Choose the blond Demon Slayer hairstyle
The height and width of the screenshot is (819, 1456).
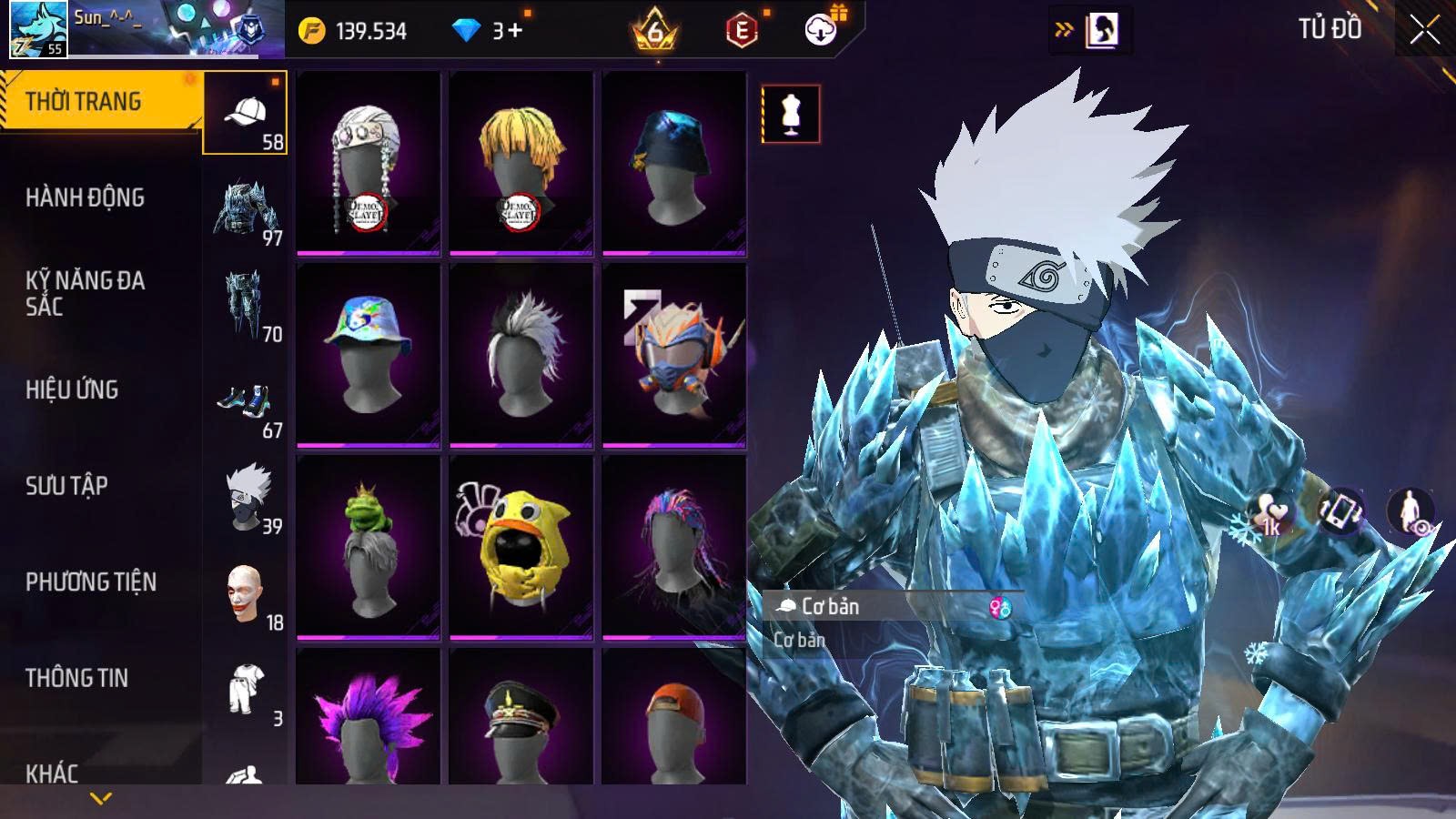pyautogui.click(x=521, y=164)
